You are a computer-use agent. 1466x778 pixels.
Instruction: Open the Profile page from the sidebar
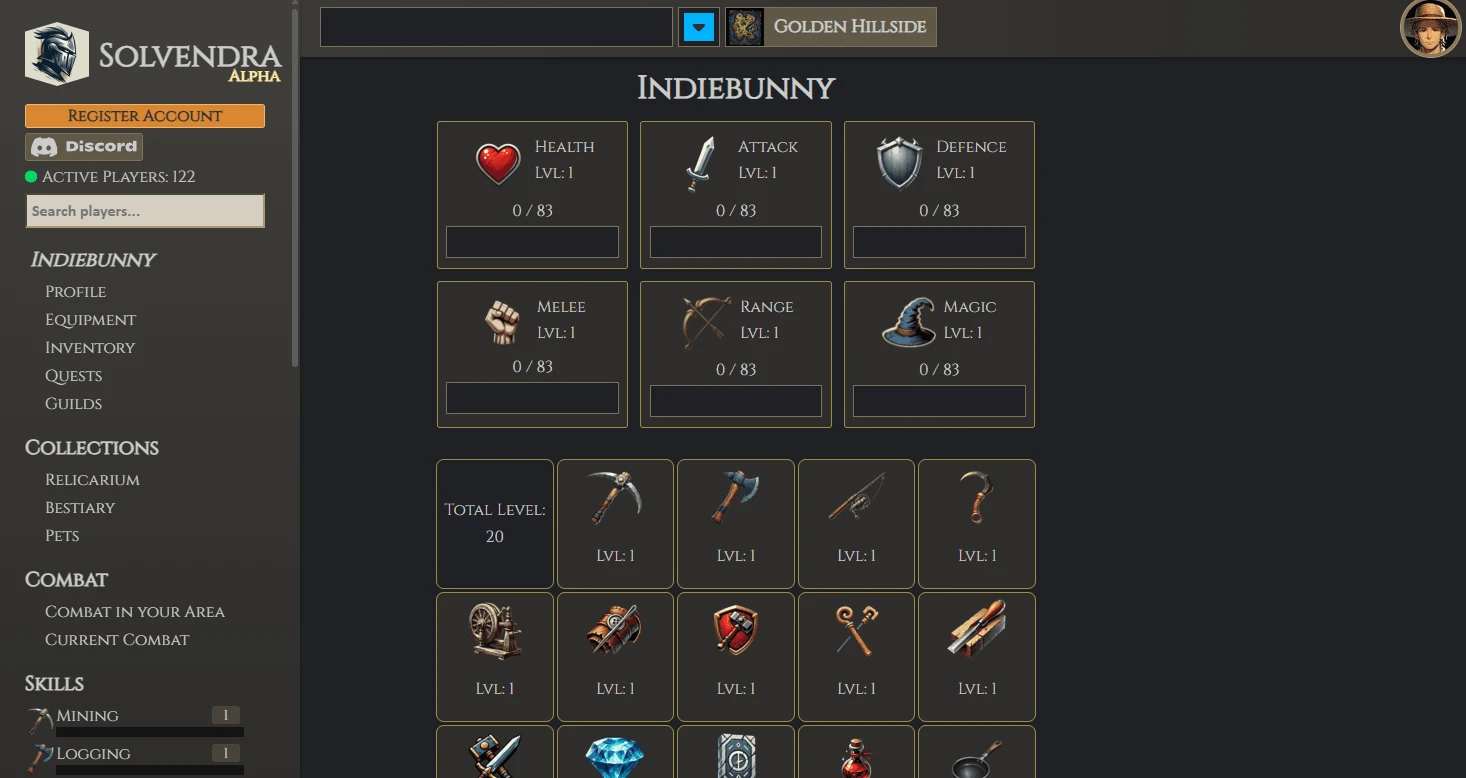[x=75, y=291]
